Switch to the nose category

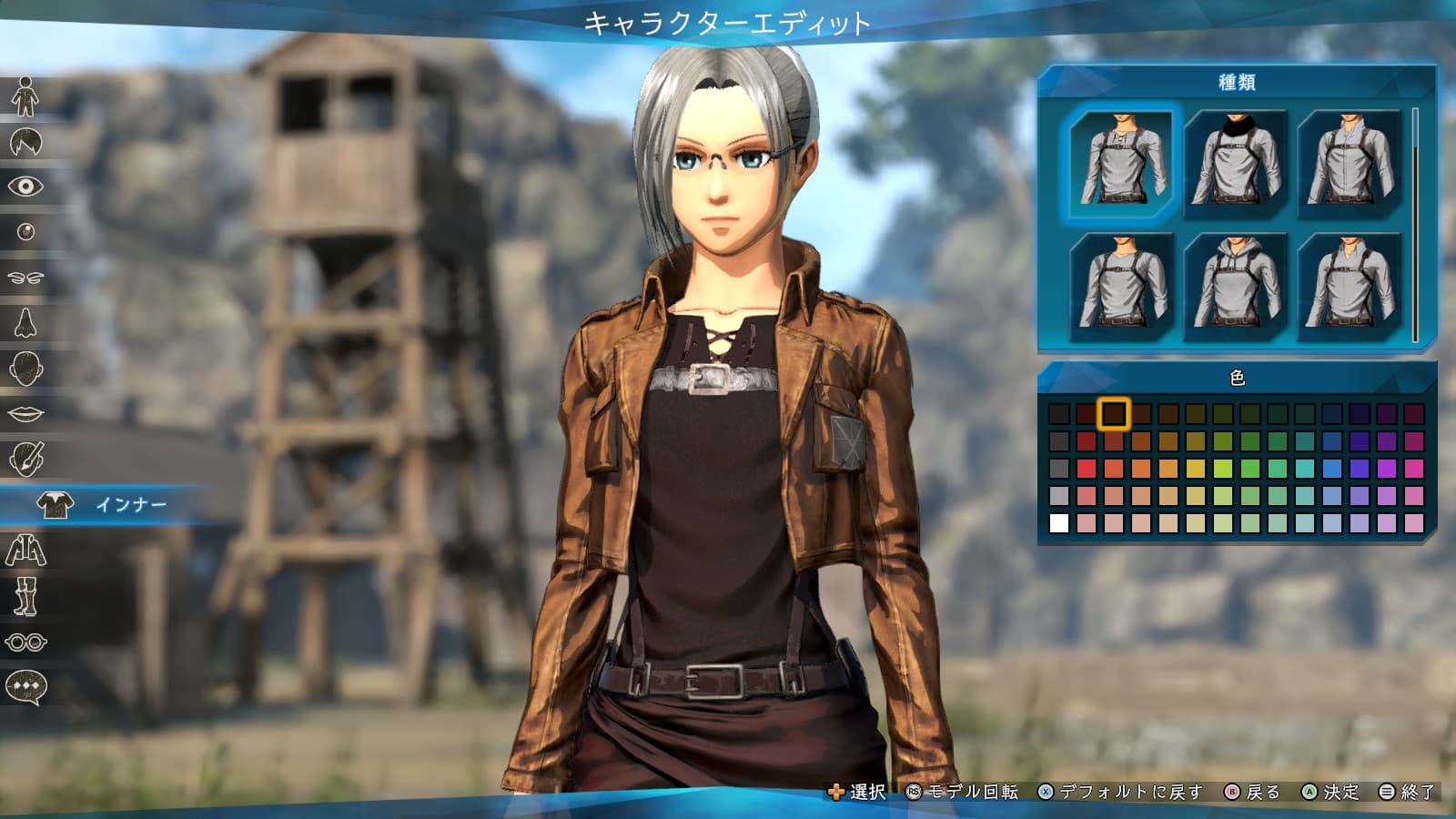pos(25,323)
